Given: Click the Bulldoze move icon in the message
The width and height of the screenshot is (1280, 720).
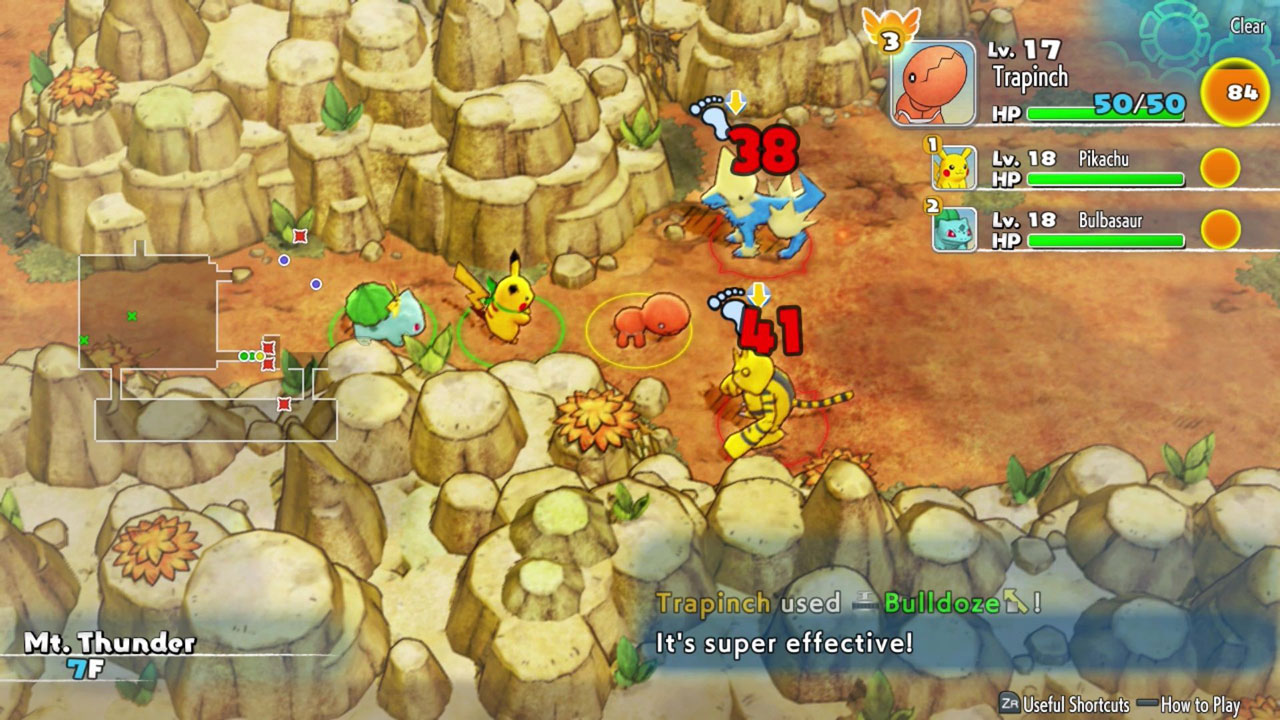Looking at the screenshot, I should [x=866, y=600].
